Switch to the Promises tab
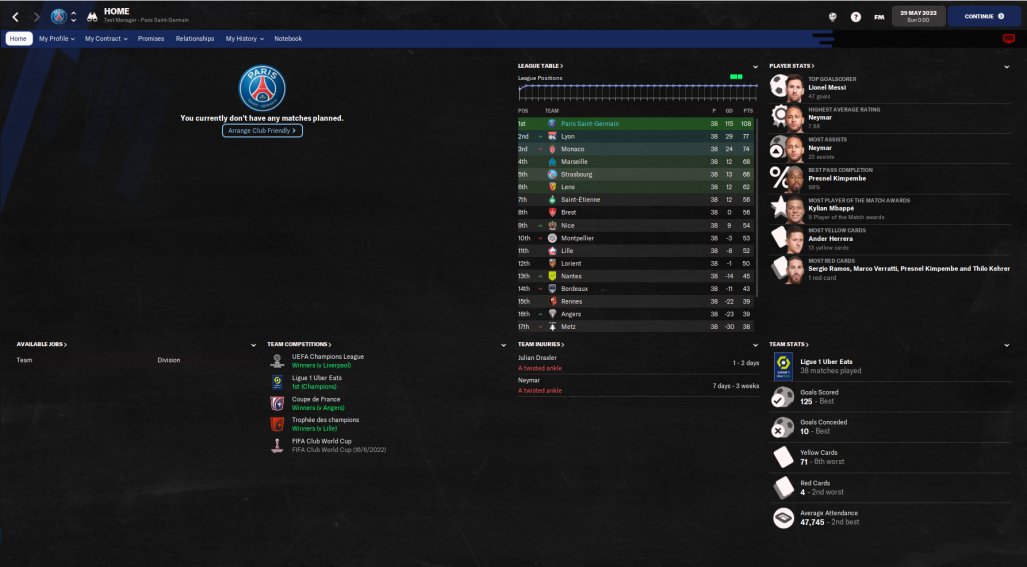 coord(151,39)
